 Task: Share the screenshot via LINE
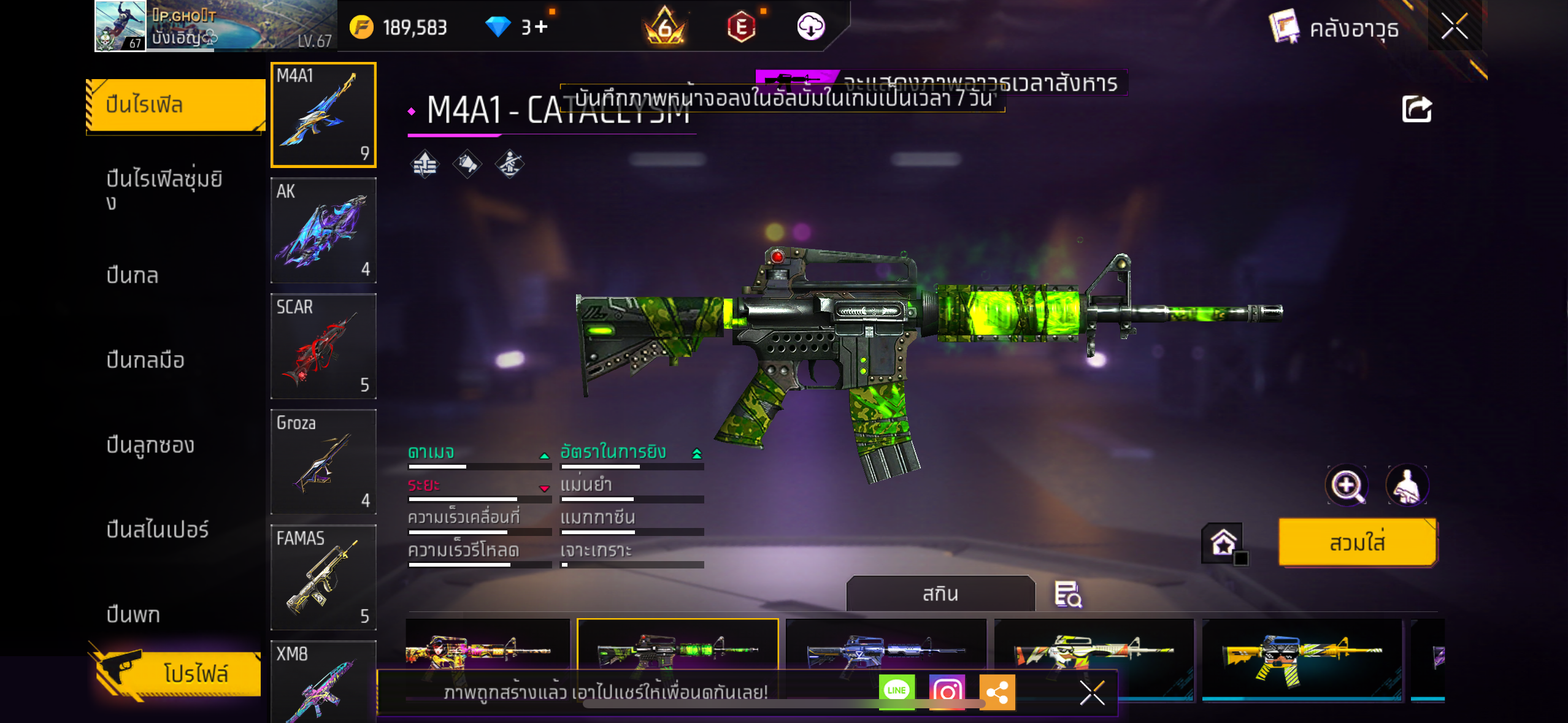tap(896, 691)
